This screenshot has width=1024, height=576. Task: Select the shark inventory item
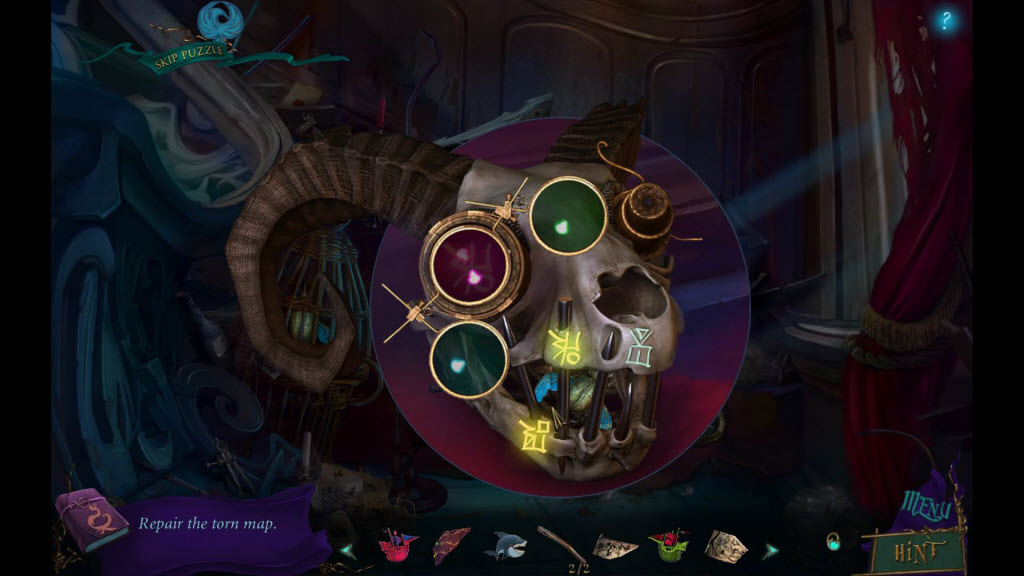[505, 546]
